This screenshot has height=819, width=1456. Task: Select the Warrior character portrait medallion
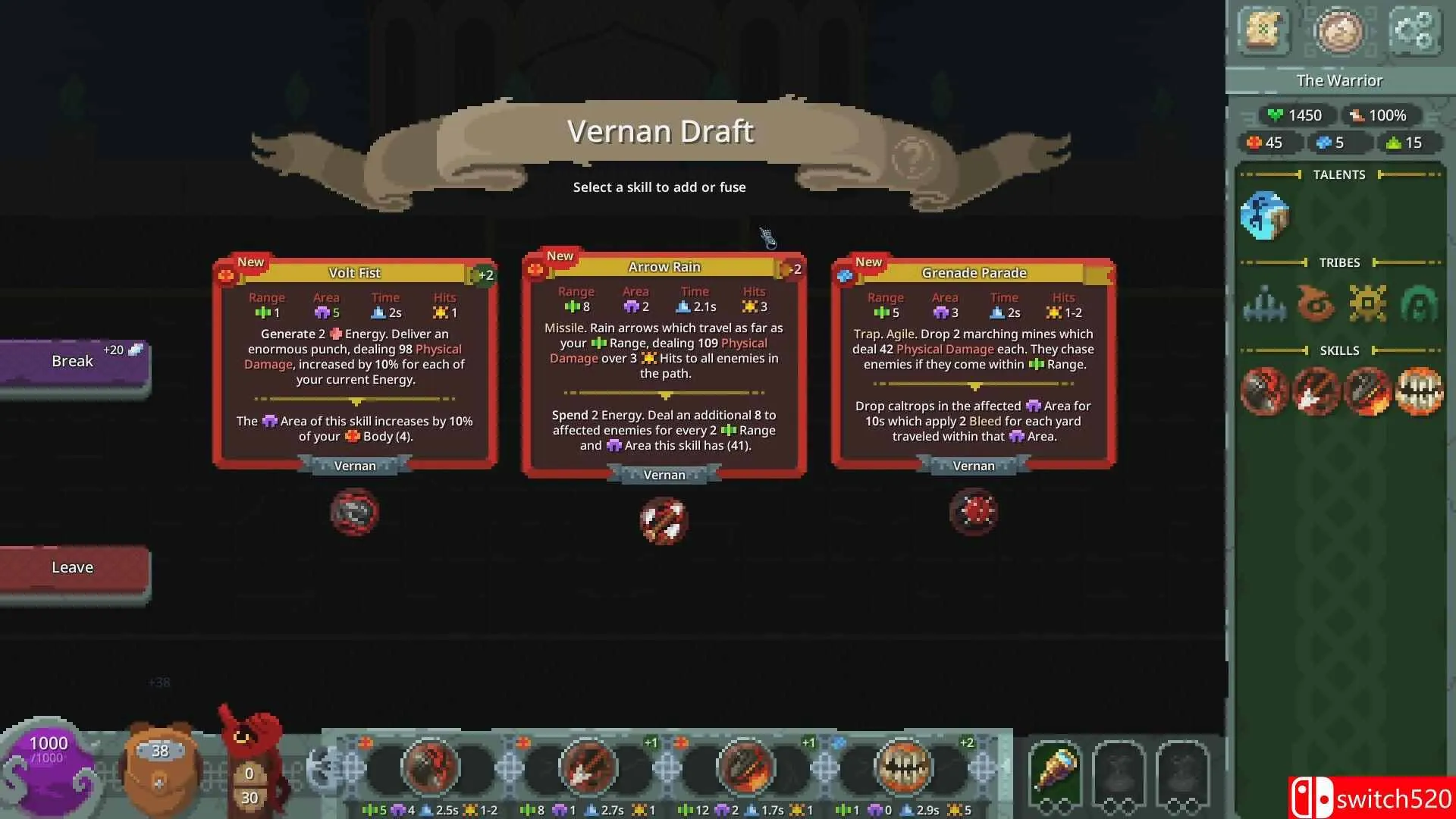pos(1339,33)
